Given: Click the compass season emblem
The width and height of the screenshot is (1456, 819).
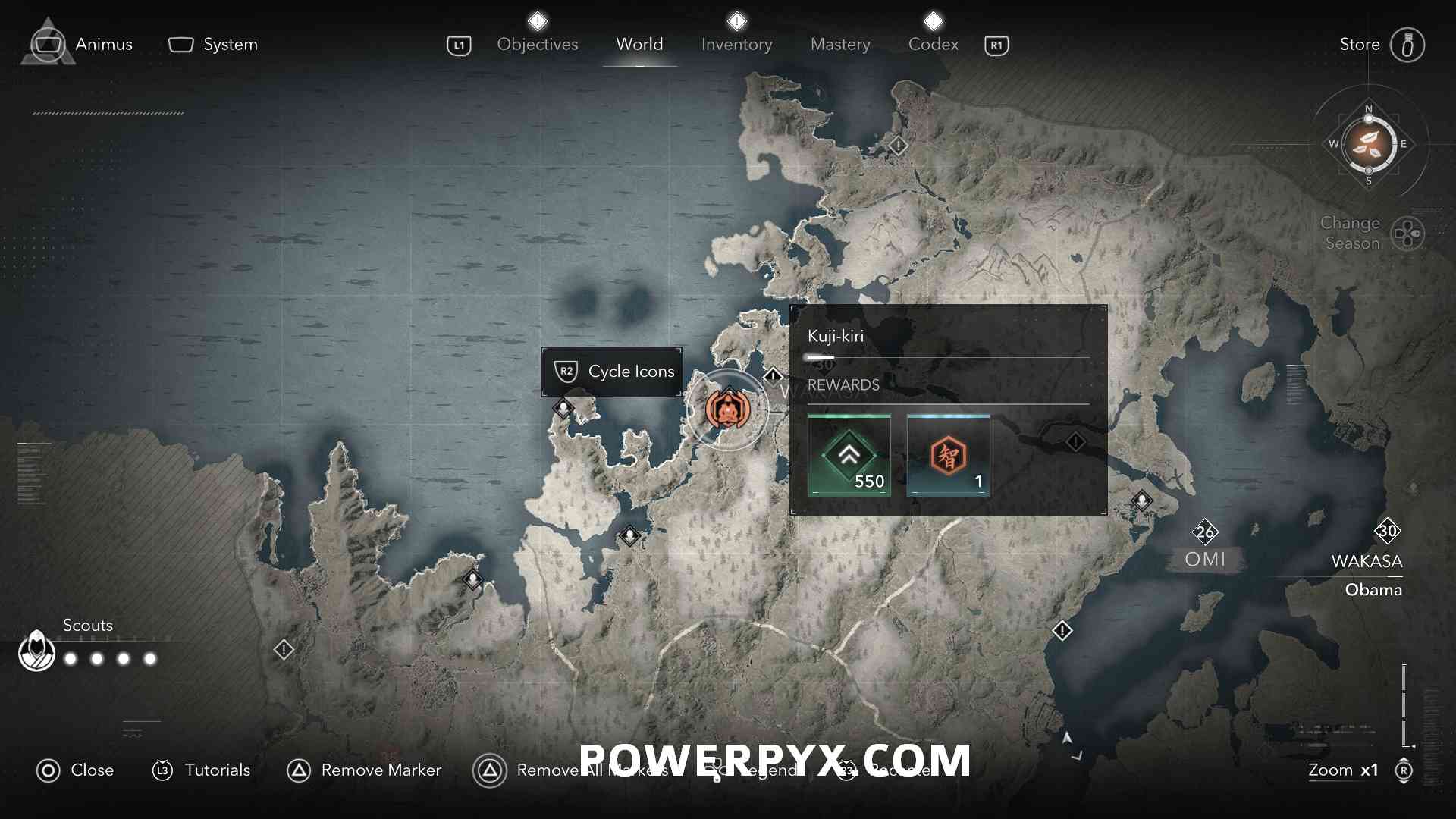Looking at the screenshot, I should [1368, 144].
